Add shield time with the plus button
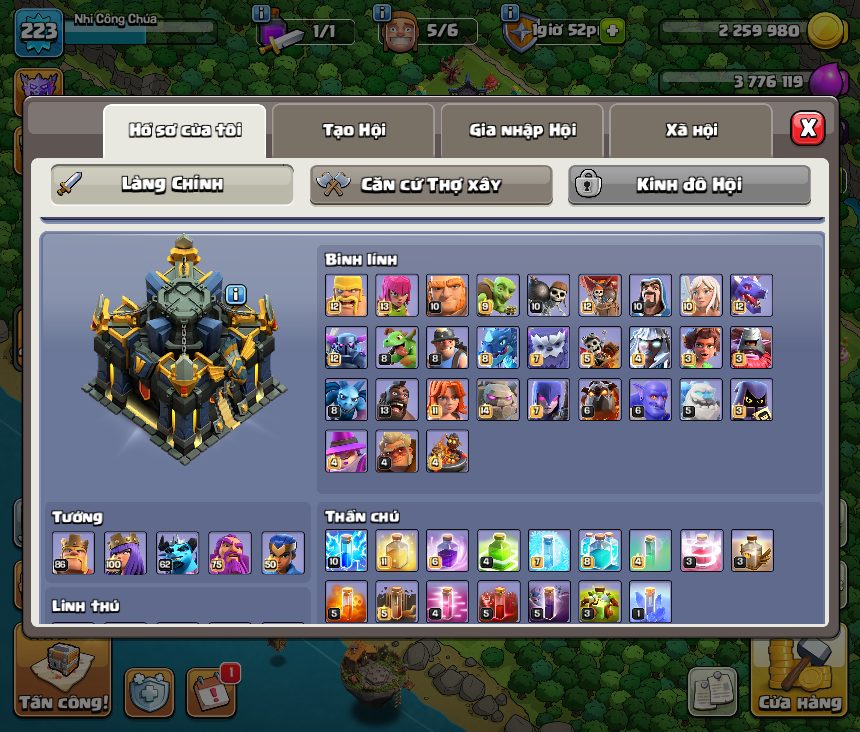 pyautogui.click(x=611, y=31)
